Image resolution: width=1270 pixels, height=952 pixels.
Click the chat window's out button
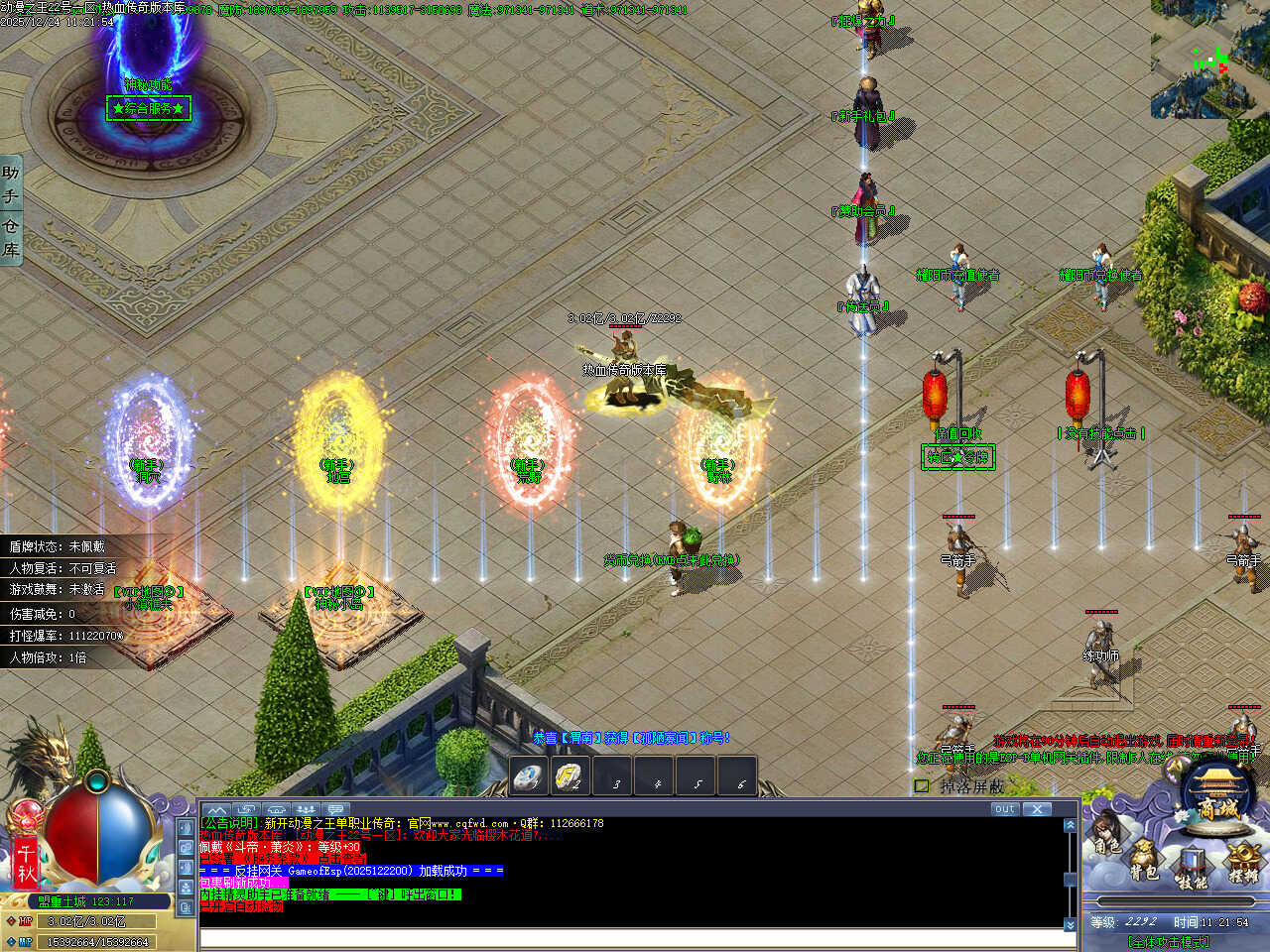[1004, 809]
